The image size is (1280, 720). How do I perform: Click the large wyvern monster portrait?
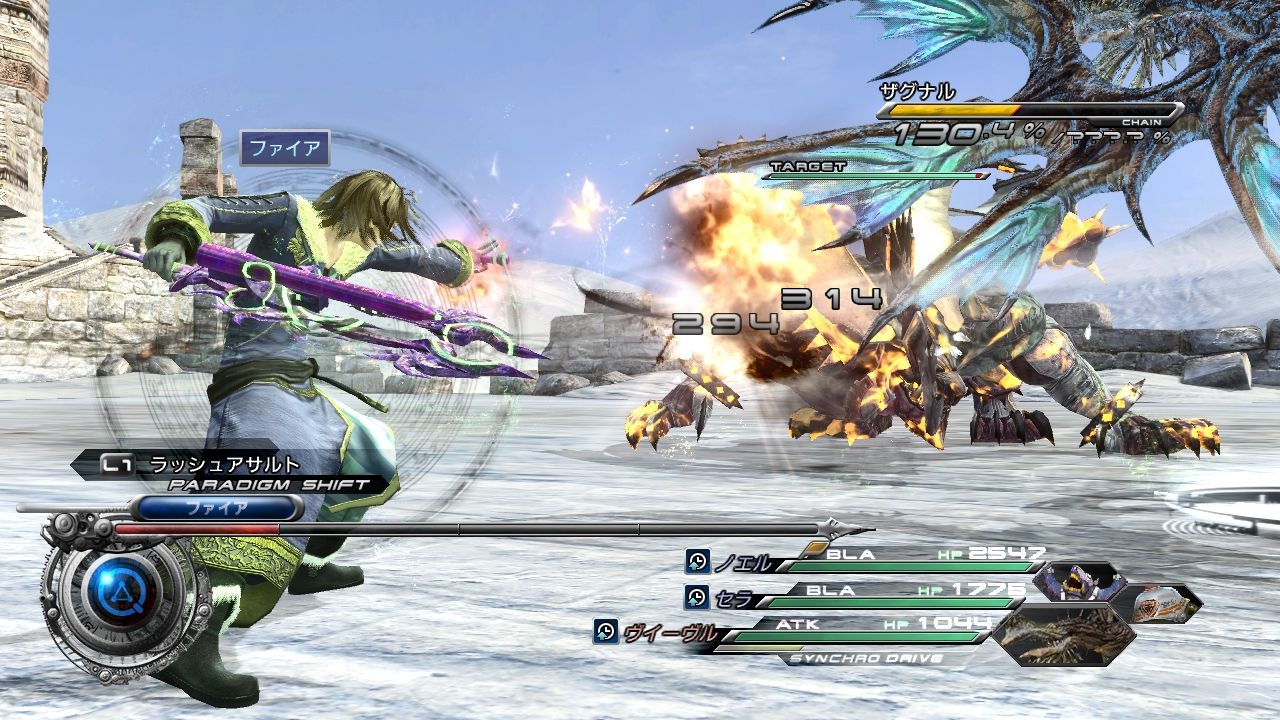point(1066,634)
